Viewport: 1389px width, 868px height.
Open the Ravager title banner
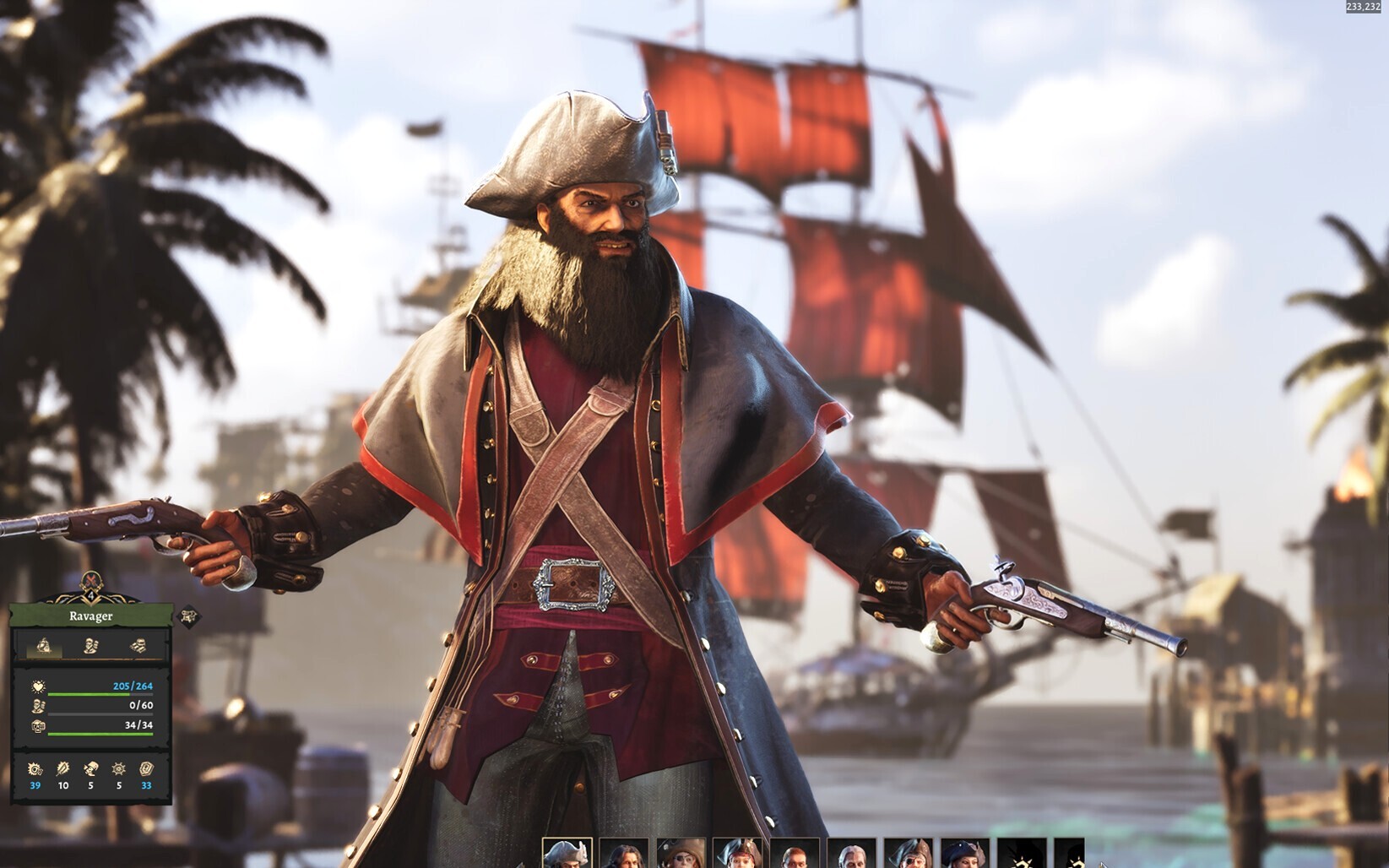tap(91, 616)
